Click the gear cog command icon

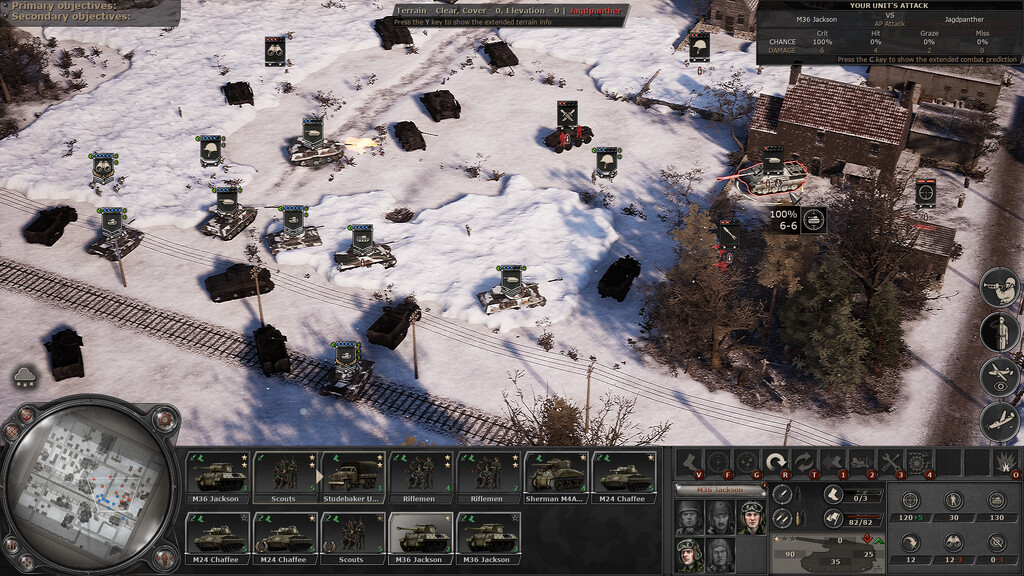pyautogui.click(x=917, y=462)
